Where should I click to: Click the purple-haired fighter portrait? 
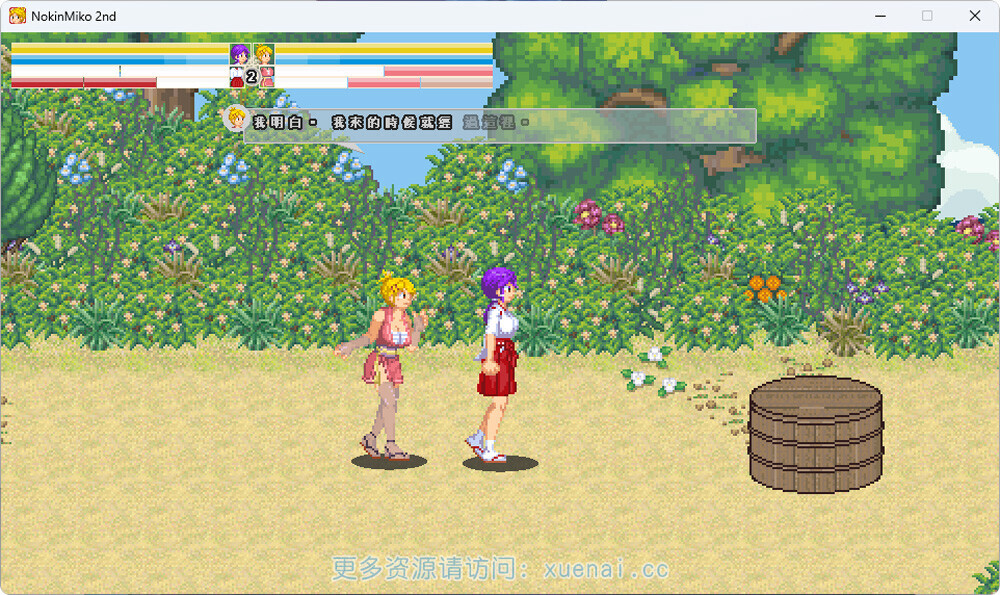pyautogui.click(x=240, y=54)
